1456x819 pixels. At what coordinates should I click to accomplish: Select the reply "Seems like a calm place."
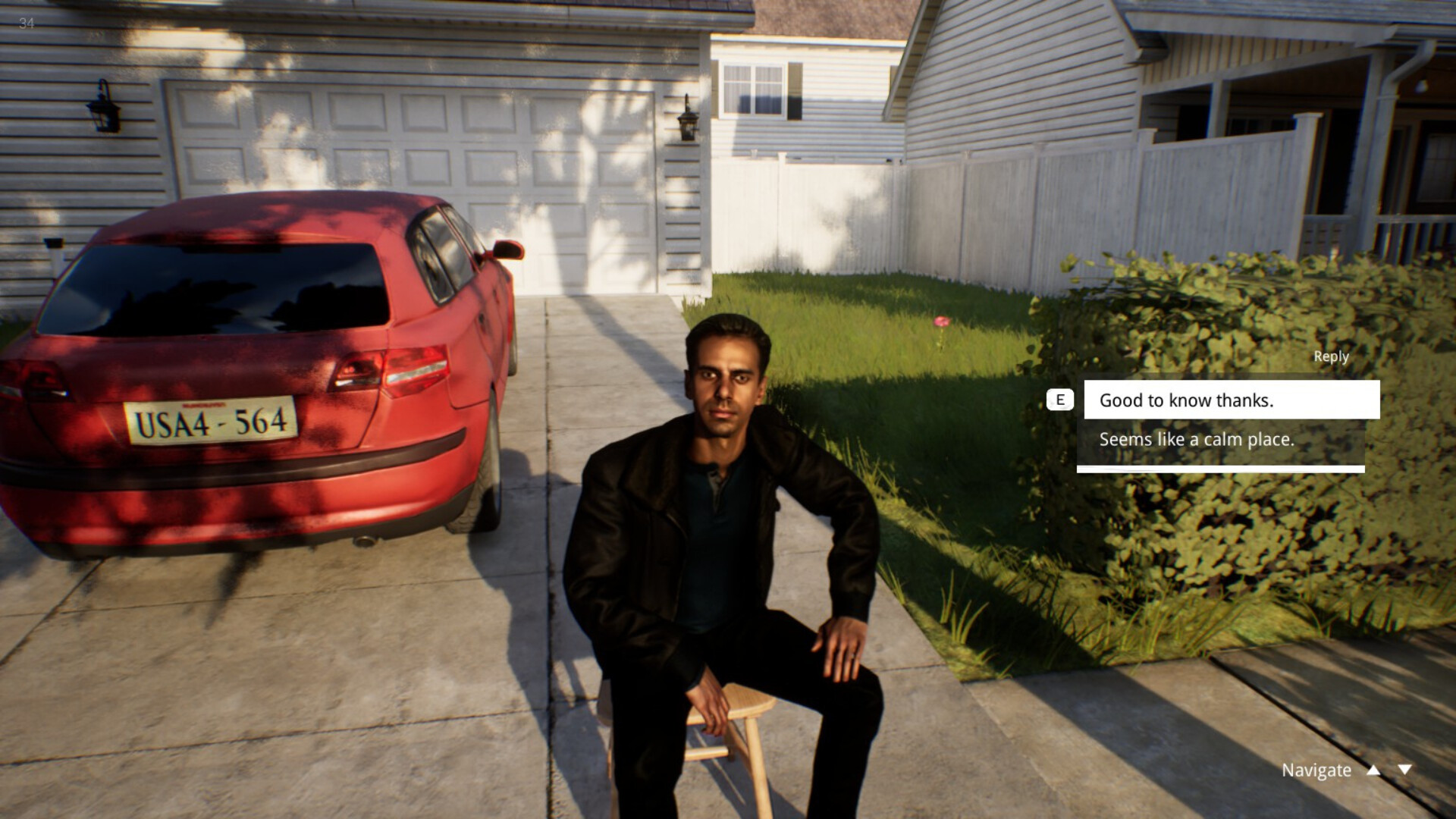click(1220, 440)
